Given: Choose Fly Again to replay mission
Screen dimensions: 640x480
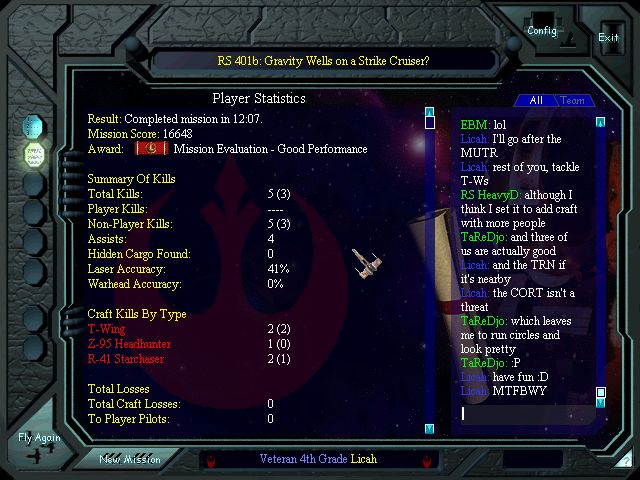Looking at the screenshot, I should [39, 438].
